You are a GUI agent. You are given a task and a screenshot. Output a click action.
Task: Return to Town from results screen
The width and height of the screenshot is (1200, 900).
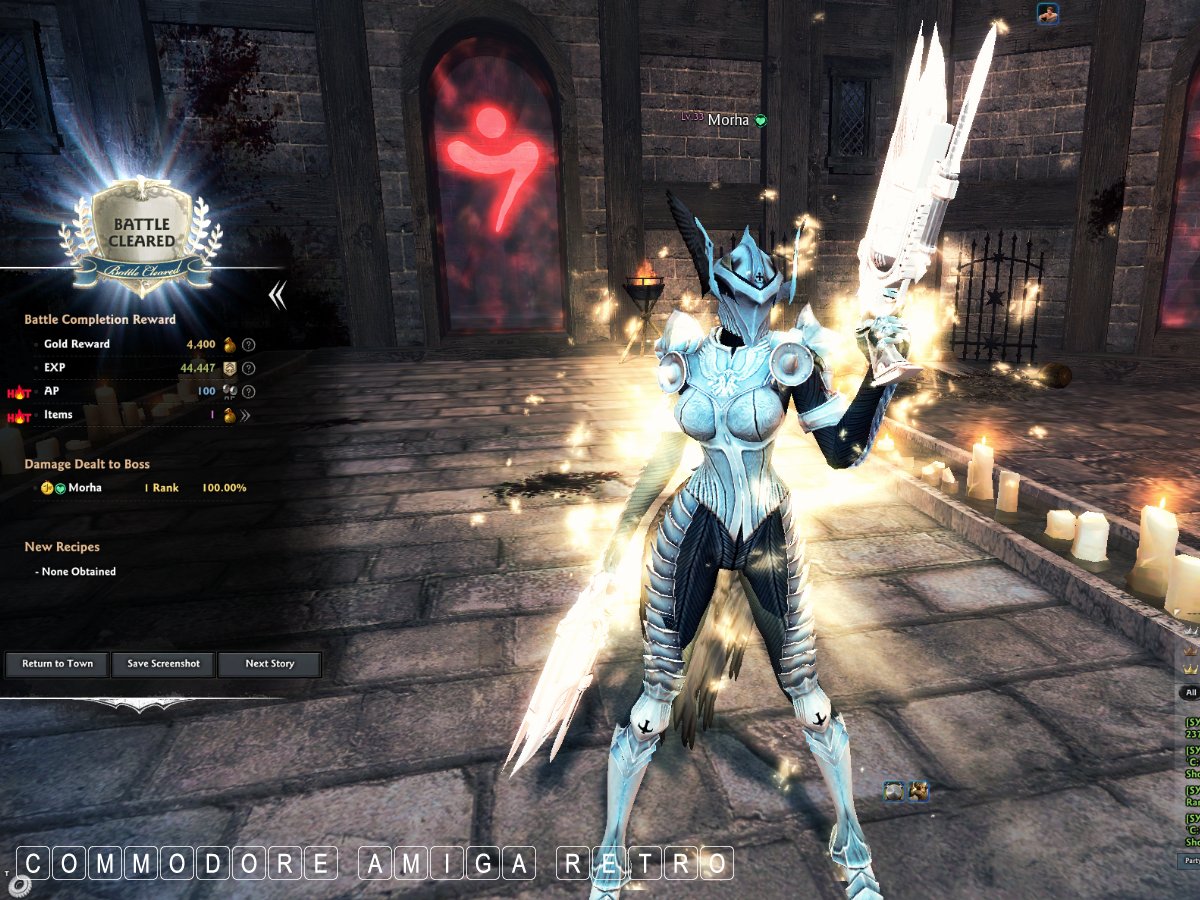click(57, 664)
